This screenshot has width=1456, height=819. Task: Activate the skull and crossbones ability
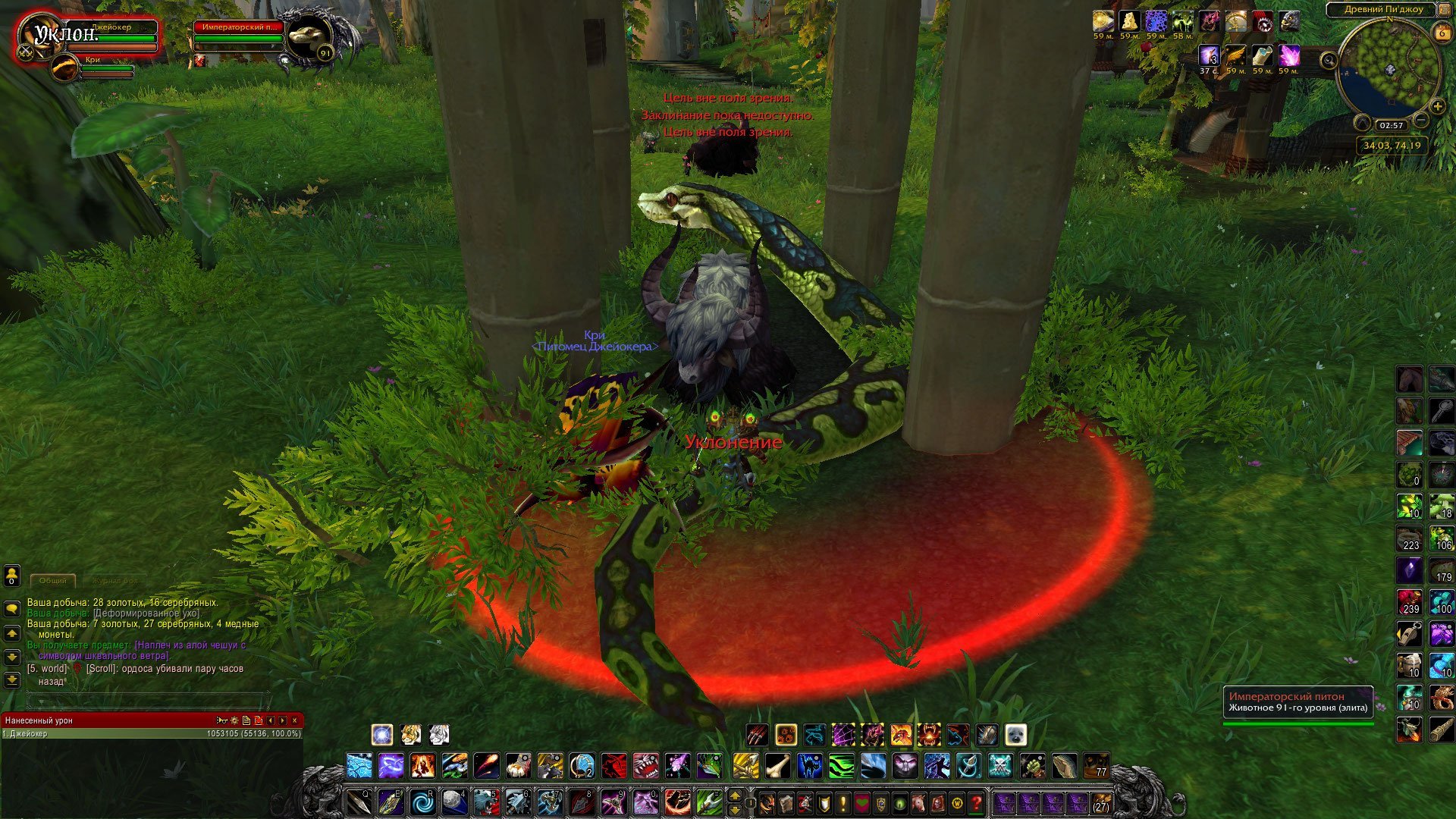[1000, 766]
